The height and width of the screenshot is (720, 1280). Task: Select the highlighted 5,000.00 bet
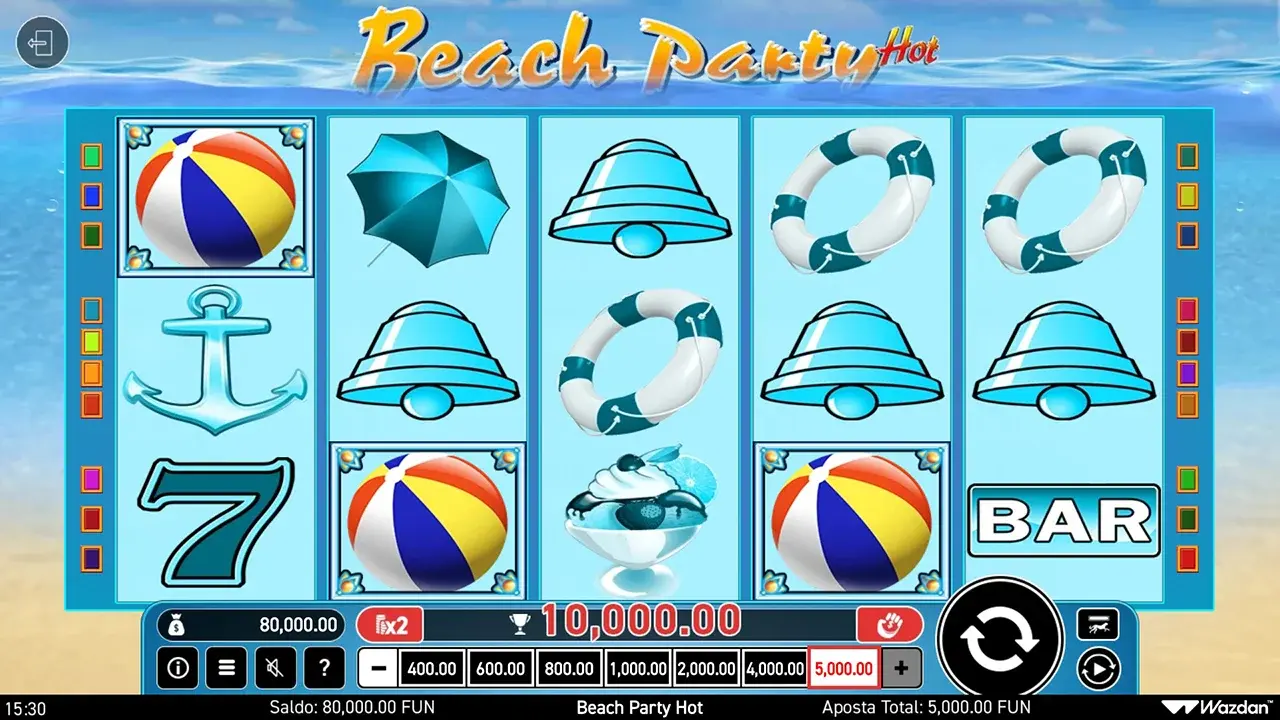[844, 668]
